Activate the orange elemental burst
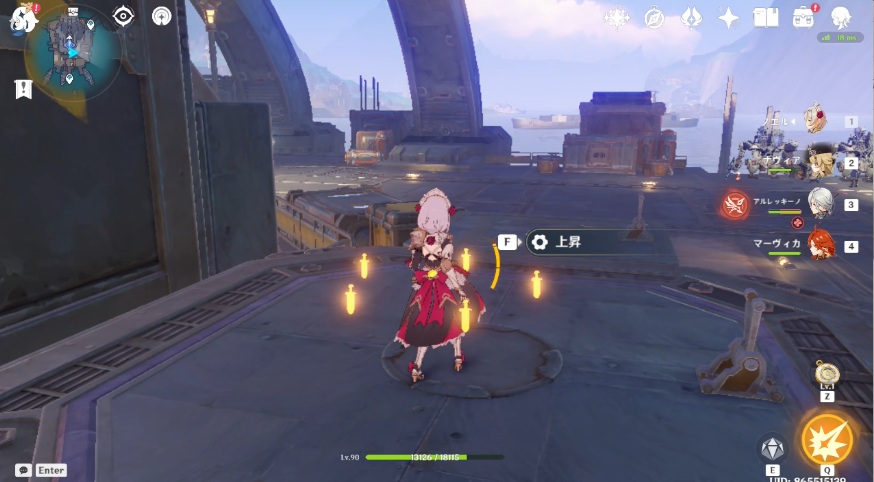874x482 pixels. (x=826, y=440)
